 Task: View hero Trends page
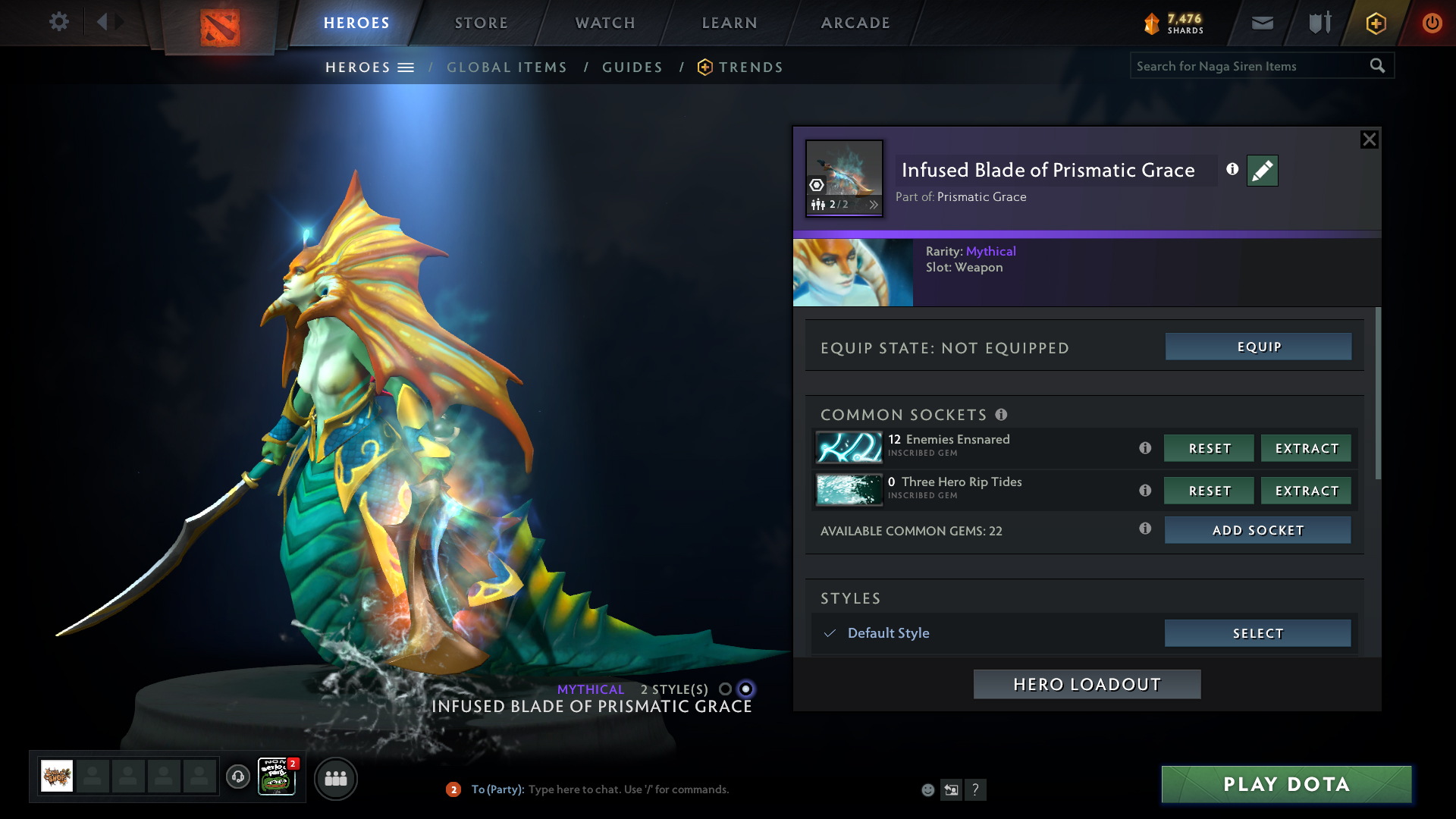click(750, 67)
